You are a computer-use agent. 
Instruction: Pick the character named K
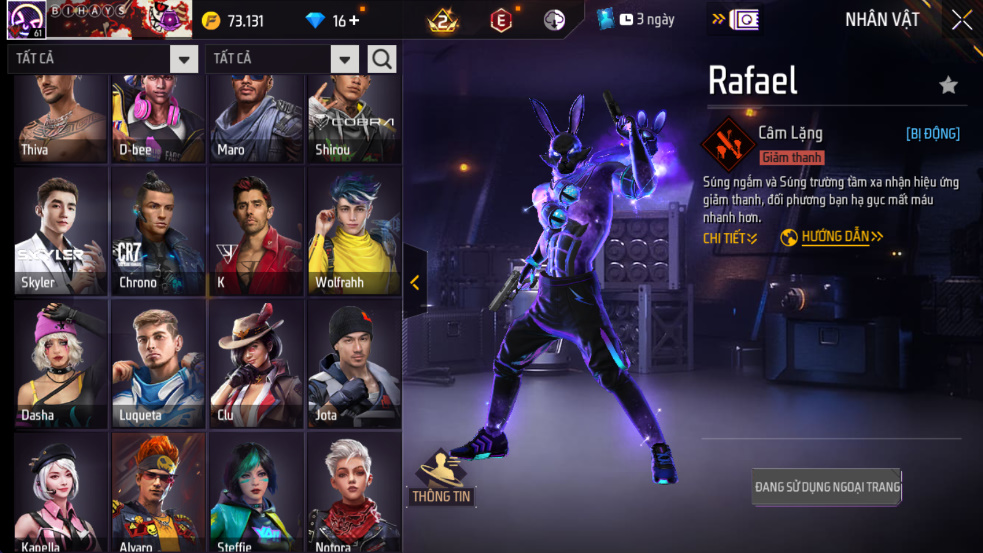[x=256, y=231]
